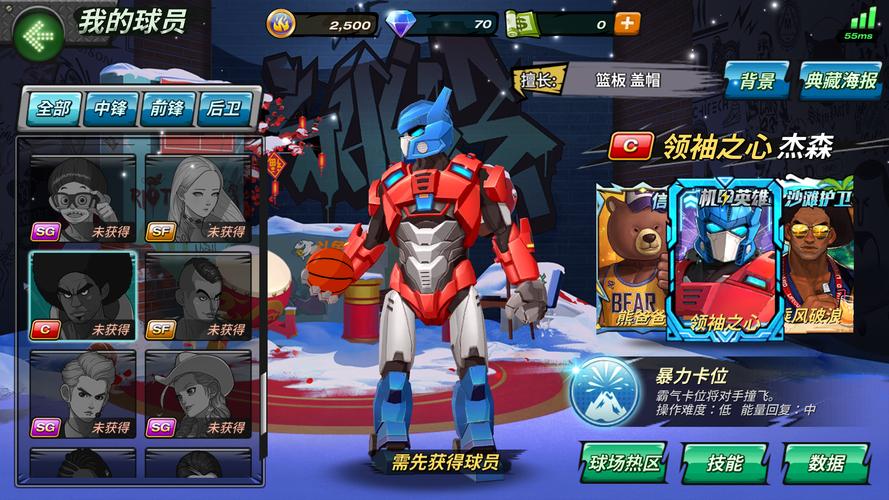View the 典藏海报 poster collection
The width and height of the screenshot is (889, 500).
(x=841, y=81)
